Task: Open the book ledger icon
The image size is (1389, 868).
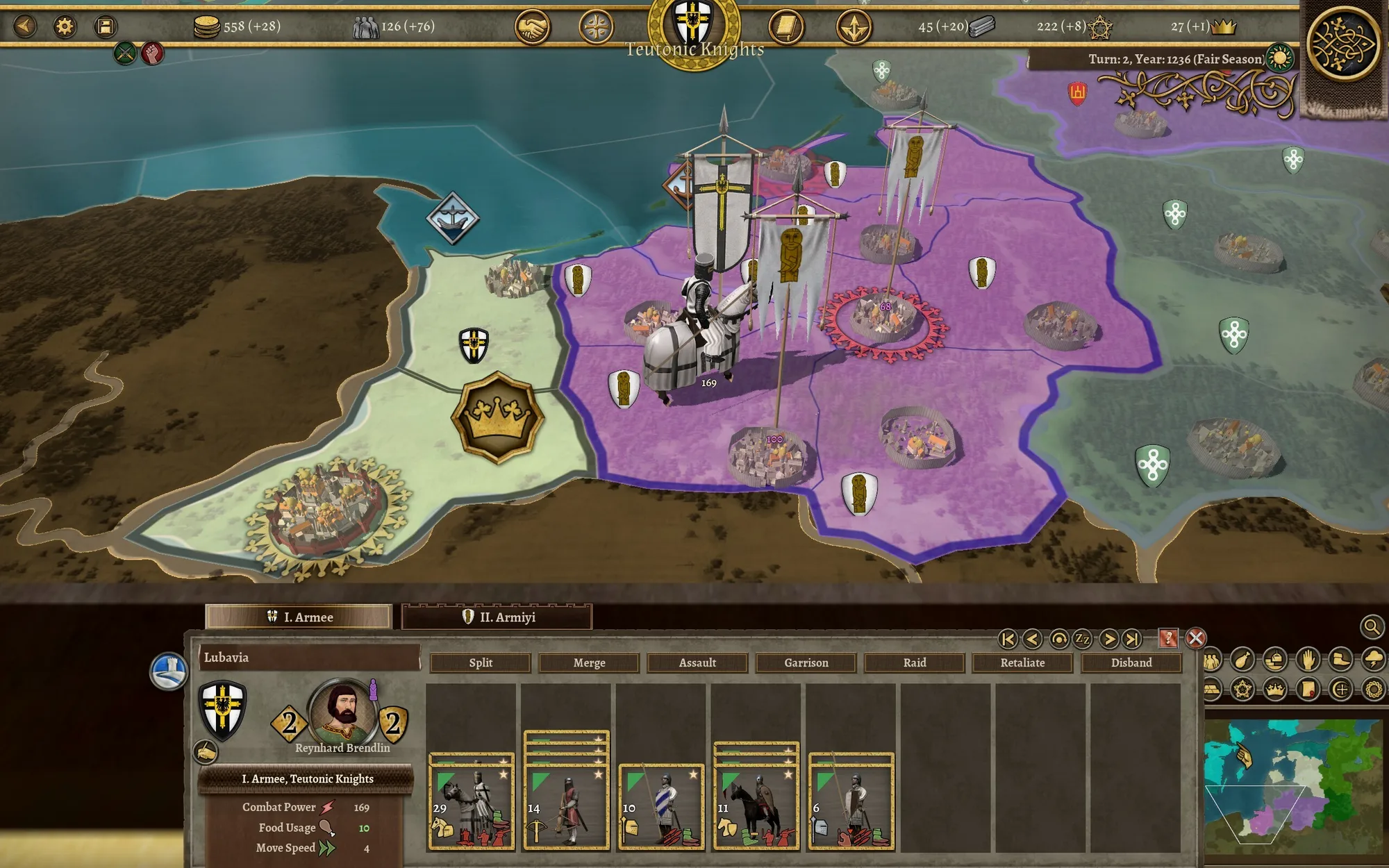Action: pyautogui.click(x=785, y=28)
